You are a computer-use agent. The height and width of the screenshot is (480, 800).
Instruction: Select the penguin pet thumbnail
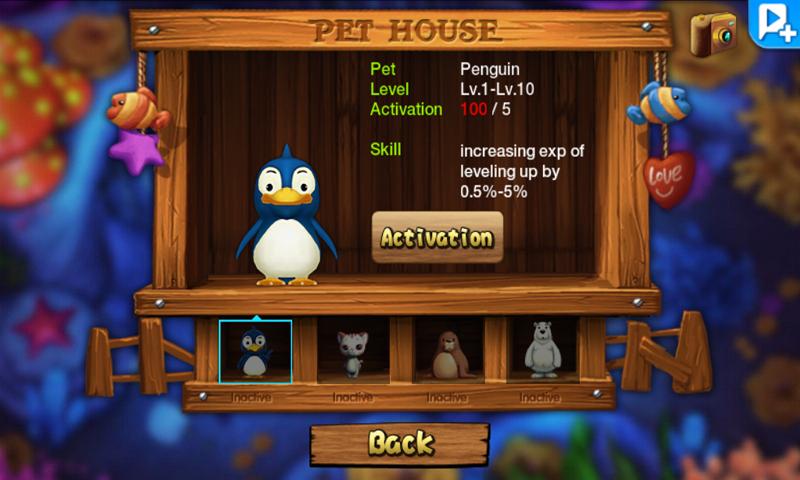[x=255, y=351]
